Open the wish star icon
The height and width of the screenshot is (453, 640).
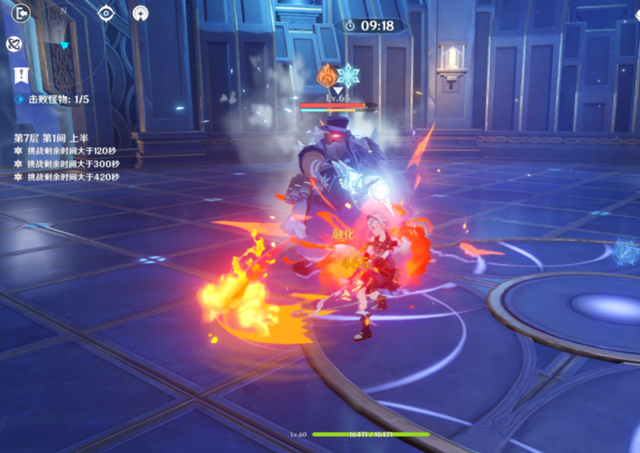click(x=140, y=13)
